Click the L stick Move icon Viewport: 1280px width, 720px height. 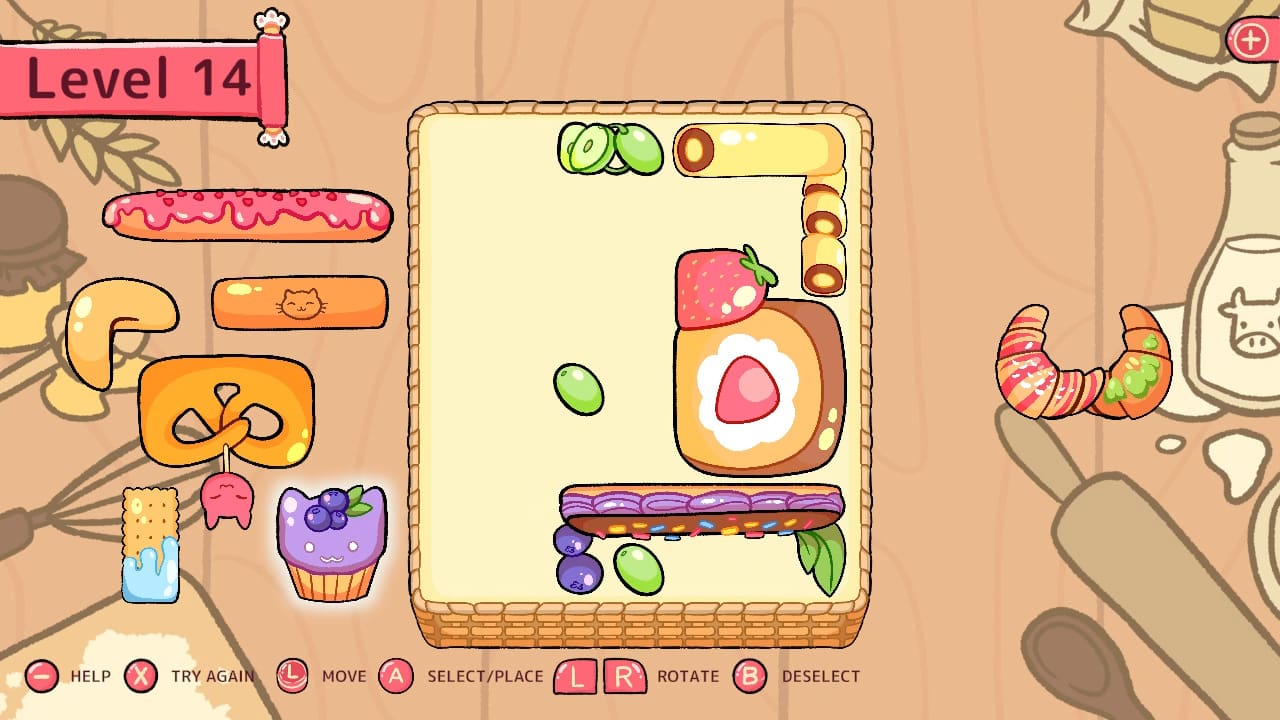(293, 675)
